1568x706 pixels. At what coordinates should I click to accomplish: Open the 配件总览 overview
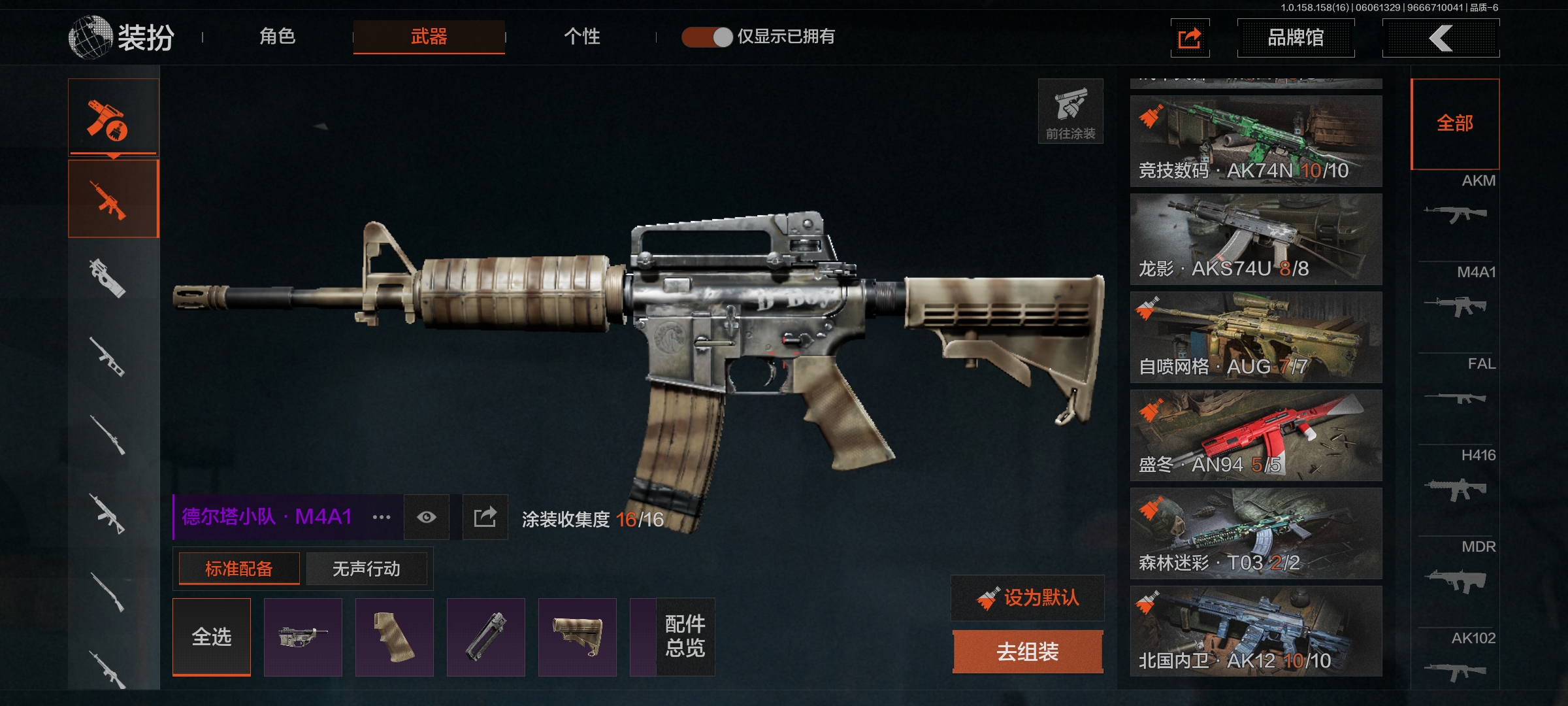(685, 636)
